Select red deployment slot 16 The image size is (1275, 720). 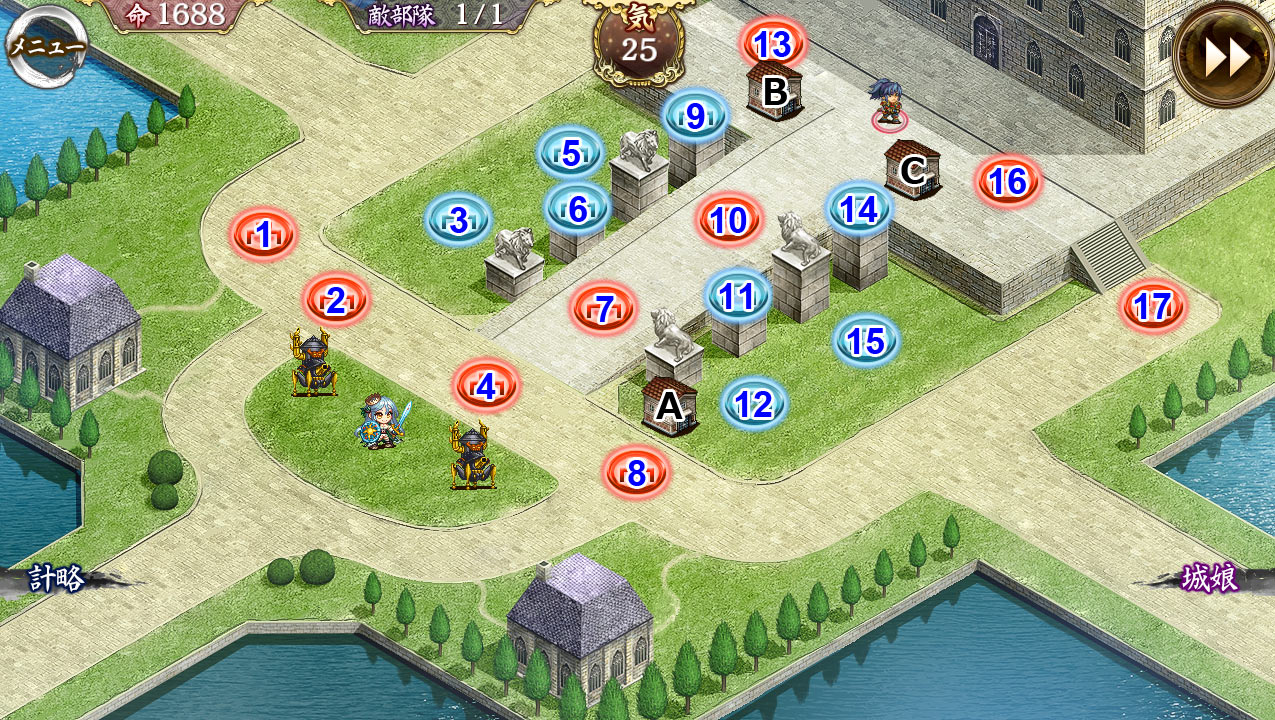point(1008,181)
